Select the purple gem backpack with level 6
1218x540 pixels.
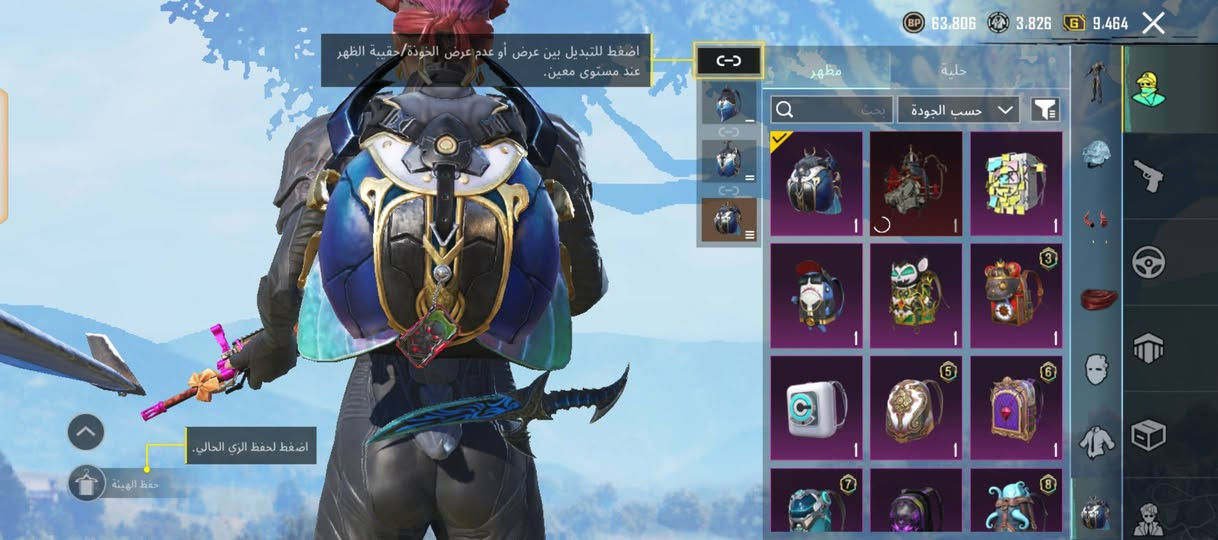pyautogui.click(x=1016, y=408)
